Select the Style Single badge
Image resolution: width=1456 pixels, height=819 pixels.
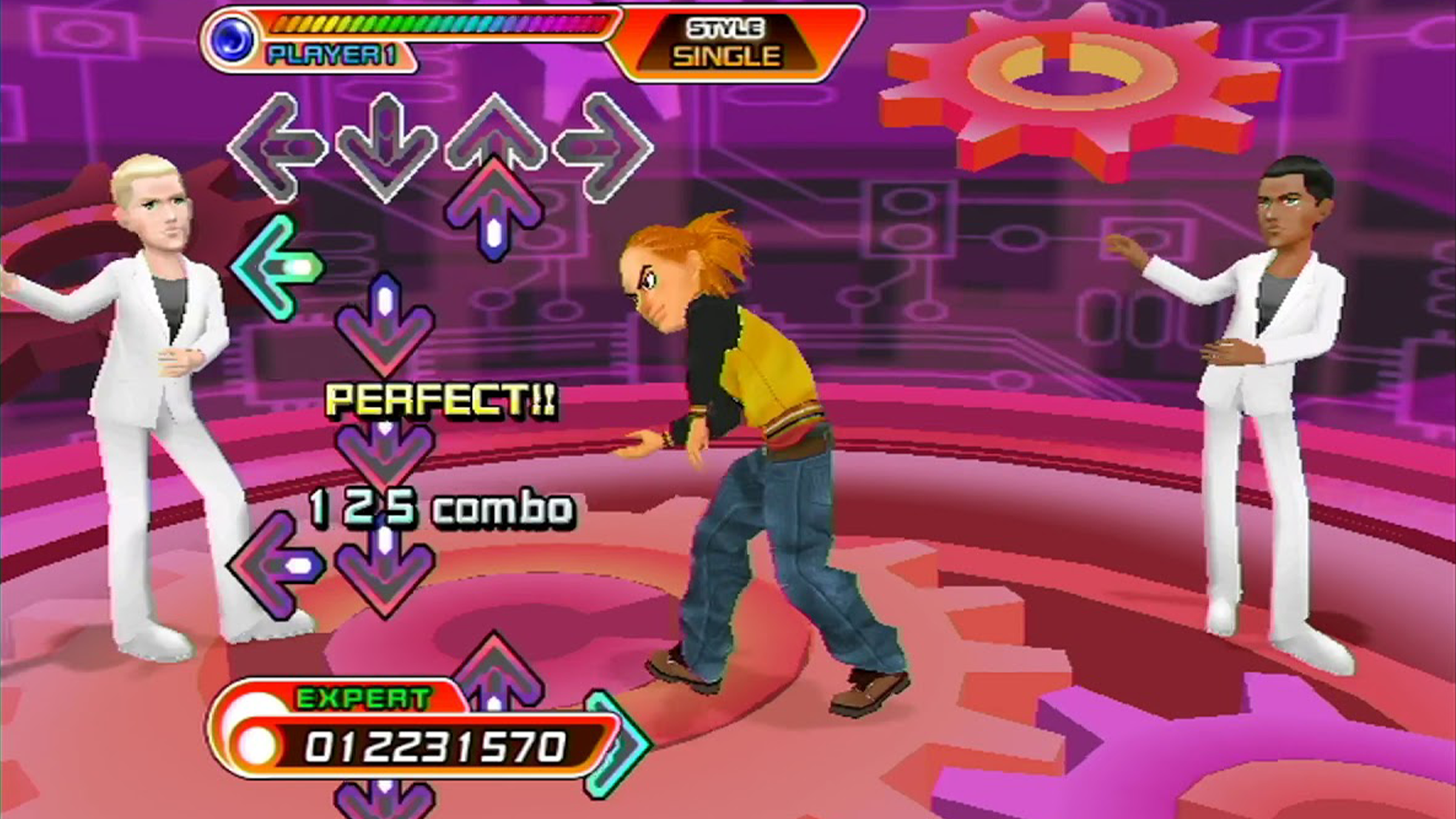click(726, 42)
